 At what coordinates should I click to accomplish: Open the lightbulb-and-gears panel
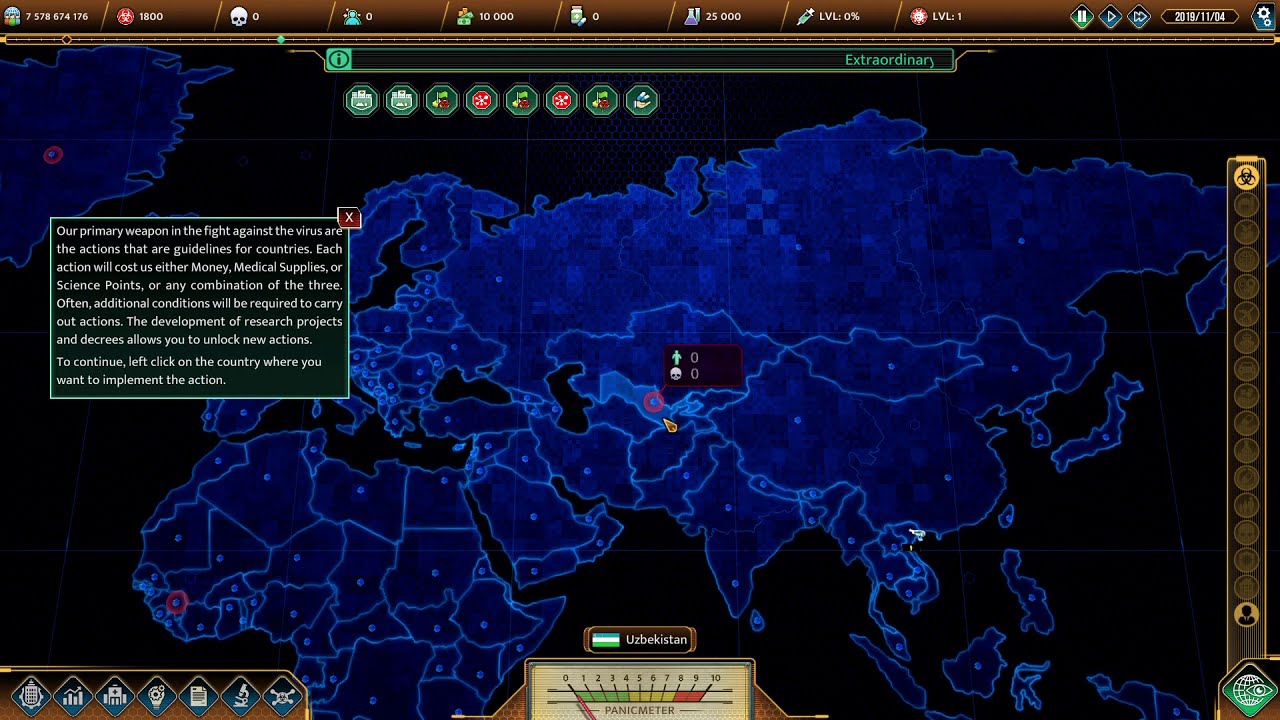(156, 695)
